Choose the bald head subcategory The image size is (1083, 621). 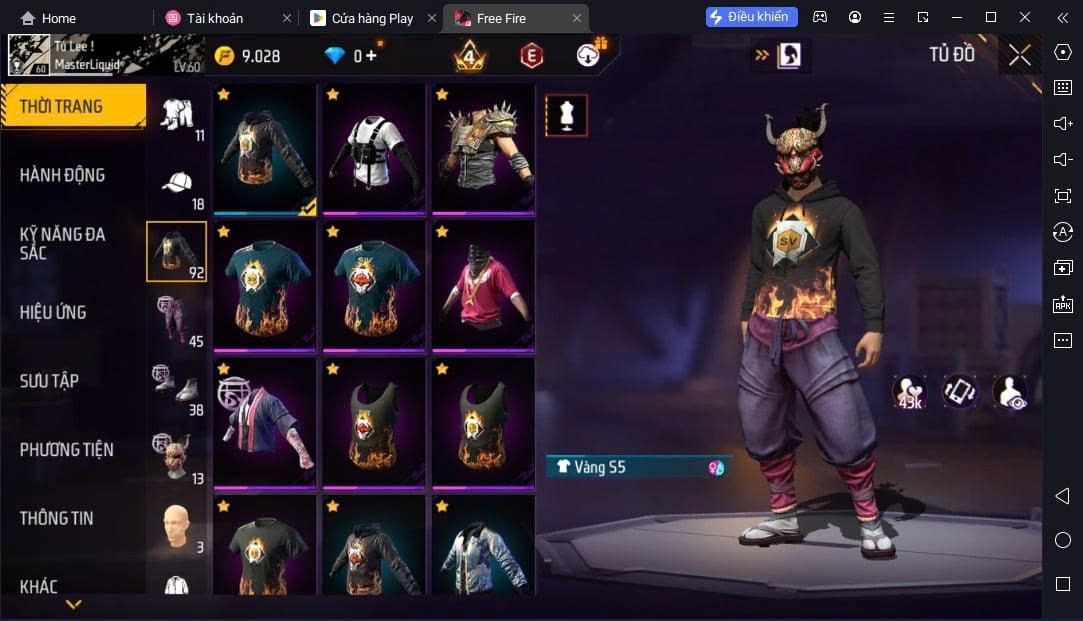[177, 526]
